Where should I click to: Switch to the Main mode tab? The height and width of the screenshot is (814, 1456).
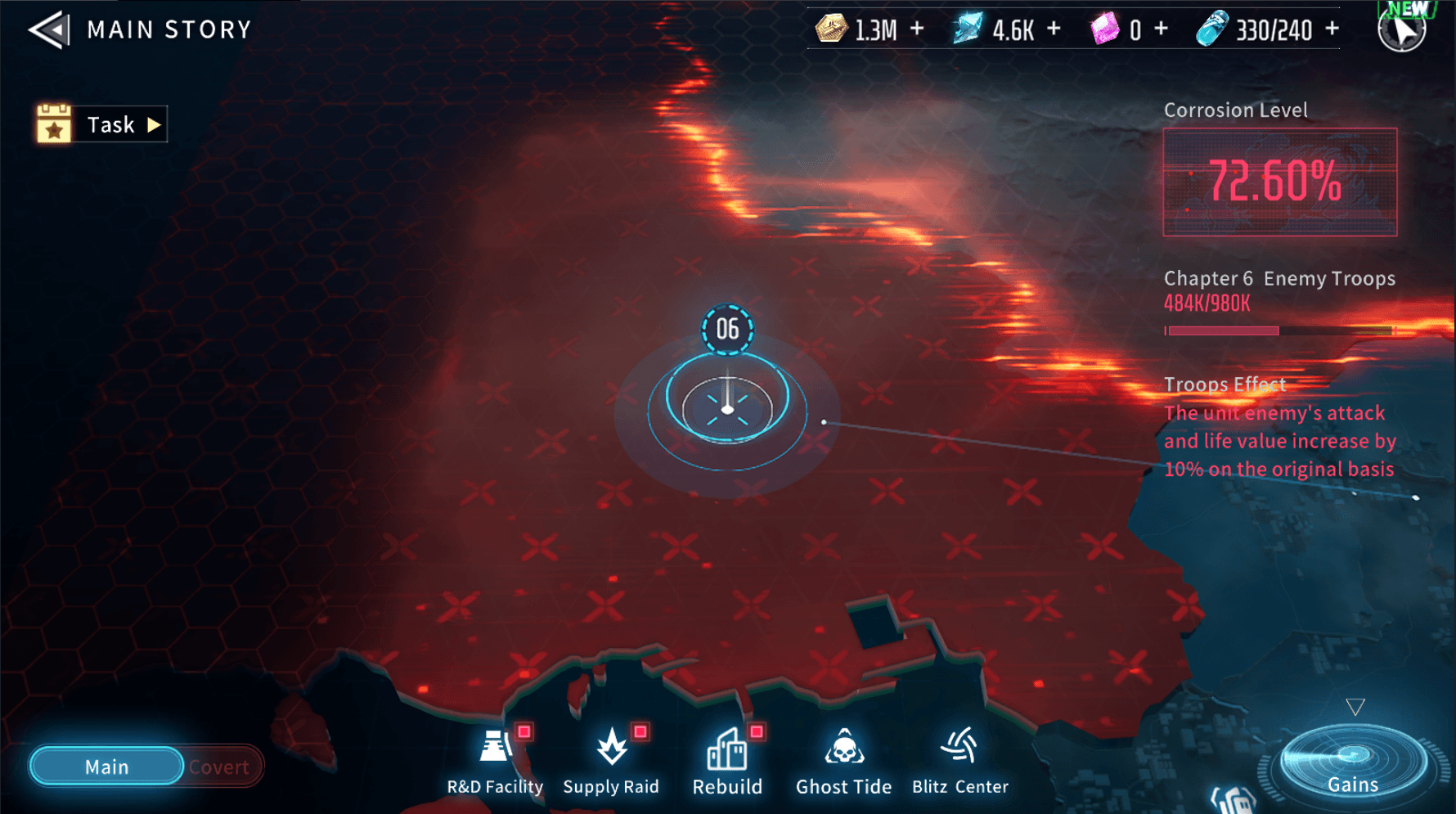tap(106, 767)
